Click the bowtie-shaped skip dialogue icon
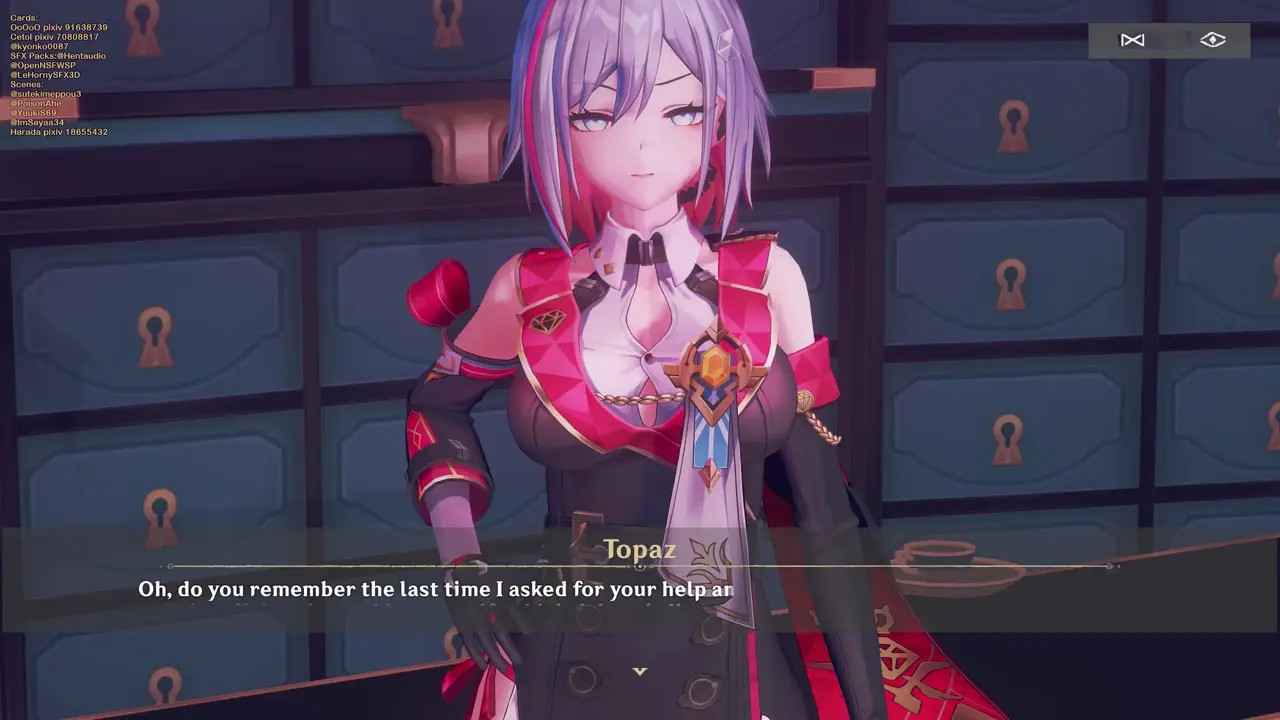 coord(1132,40)
